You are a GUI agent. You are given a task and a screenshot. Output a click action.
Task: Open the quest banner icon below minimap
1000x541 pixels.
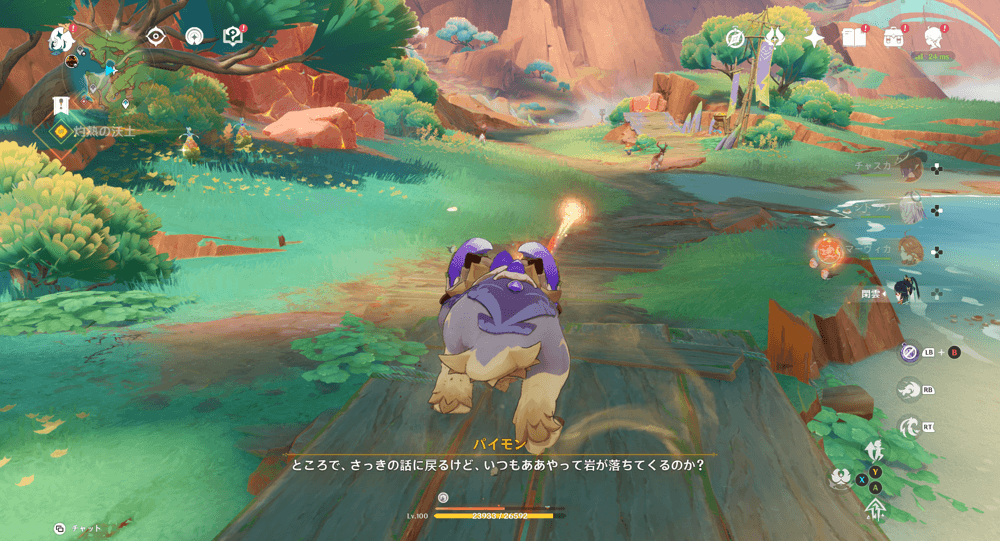pos(61,105)
